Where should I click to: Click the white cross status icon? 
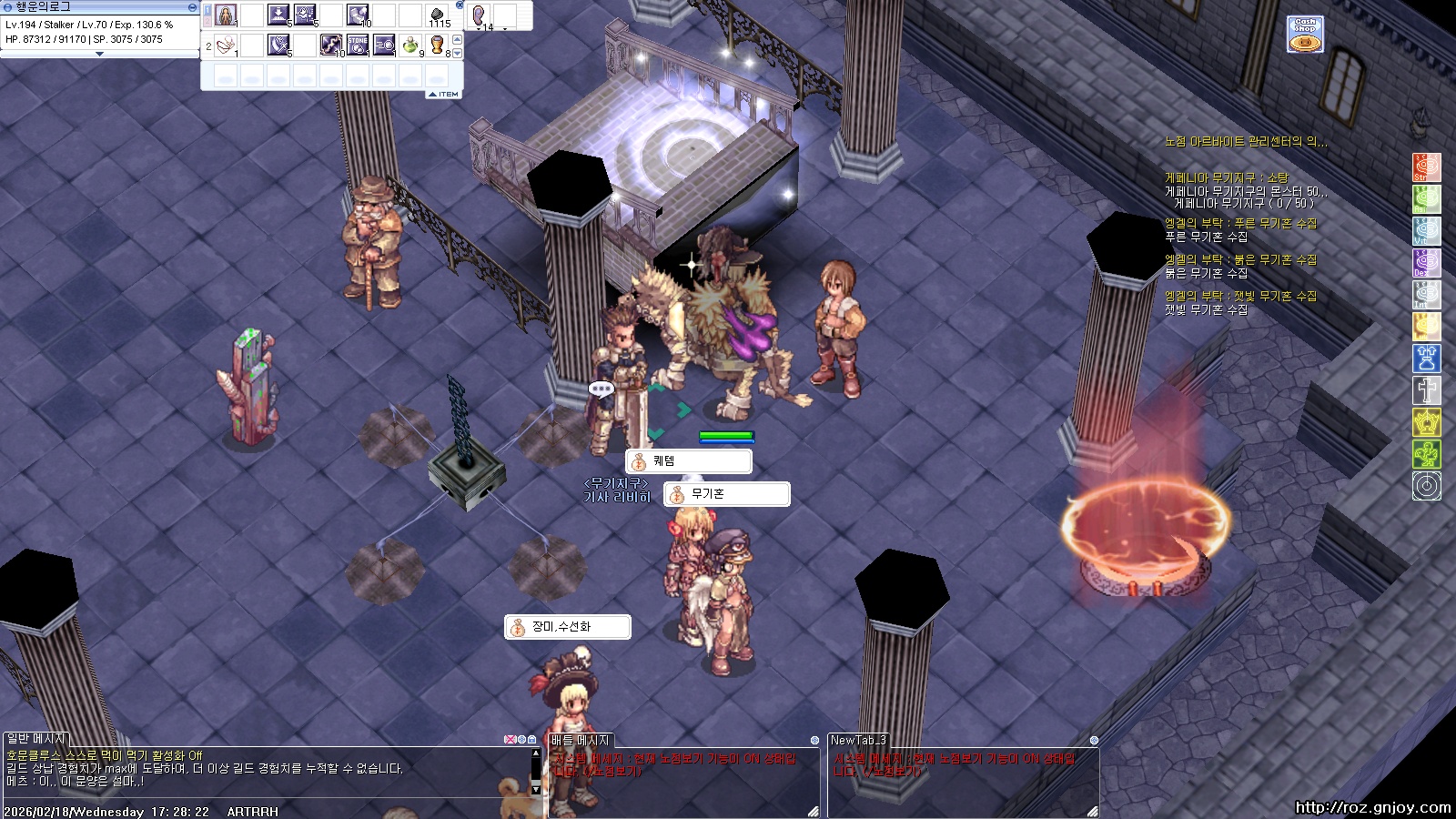(x=1426, y=389)
